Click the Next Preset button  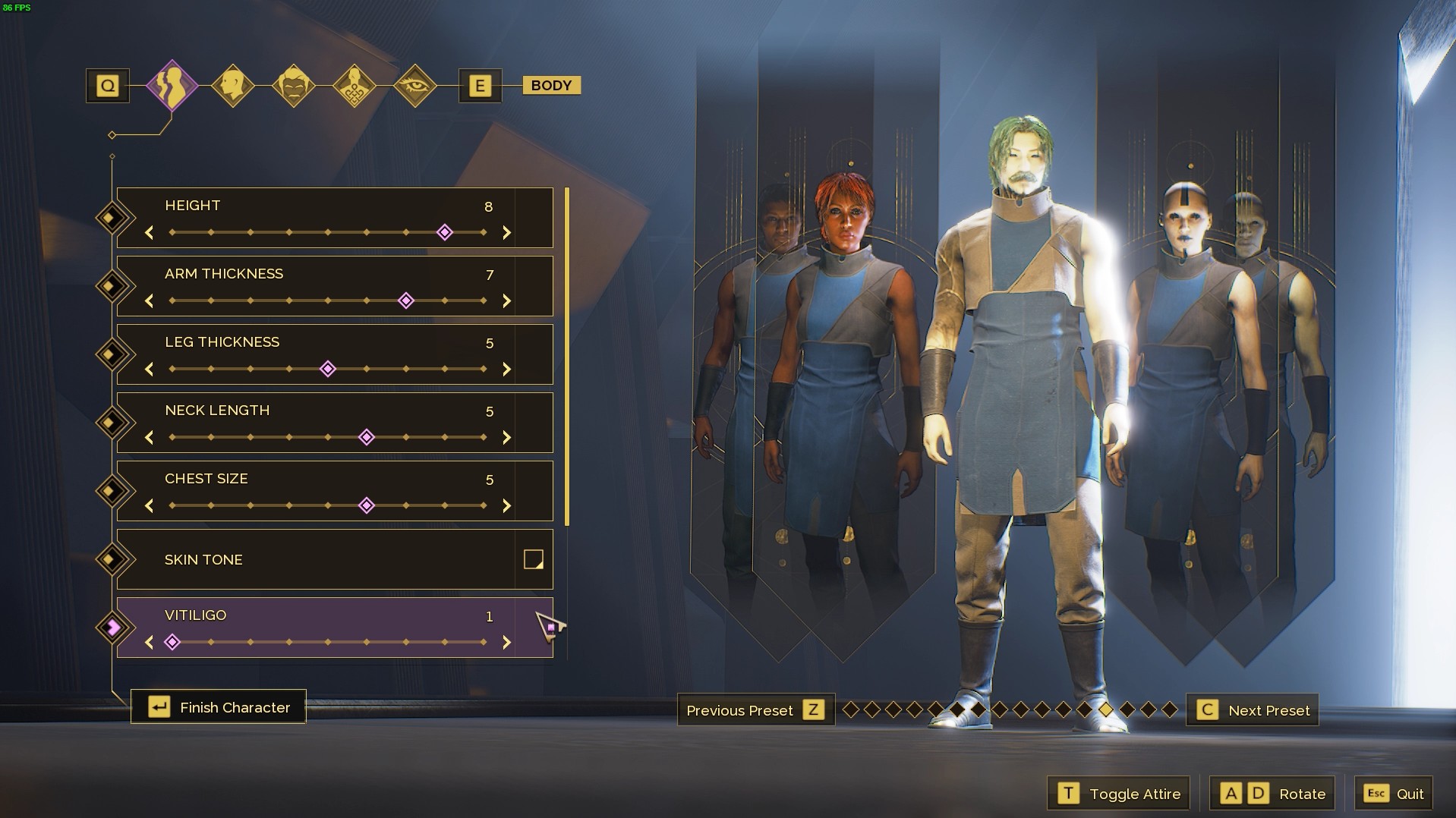(1253, 710)
